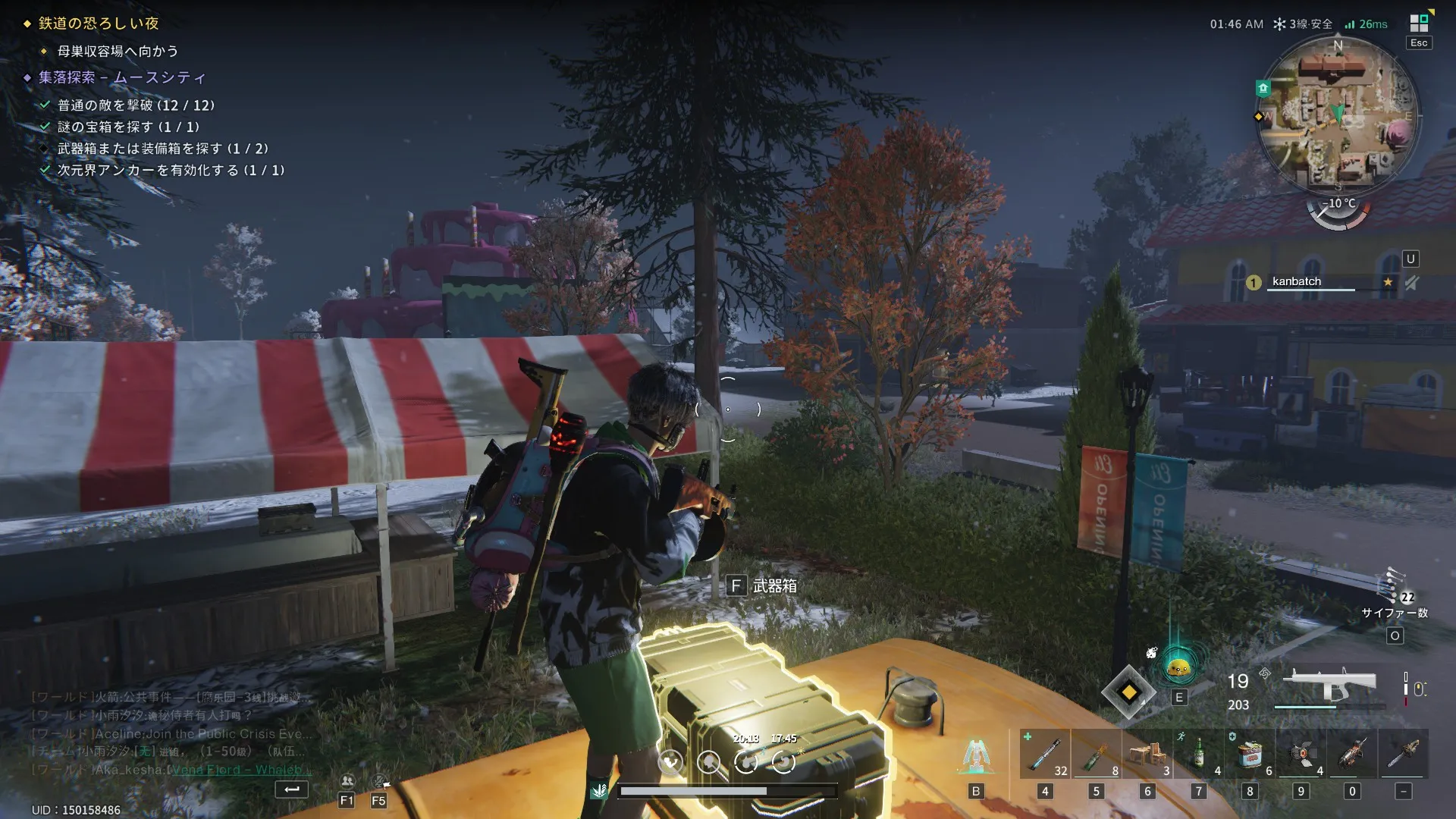Toggle the muted voice icon beside kanbatch
The height and width of the screenshot is (819, 1456).
point(1411,283)
